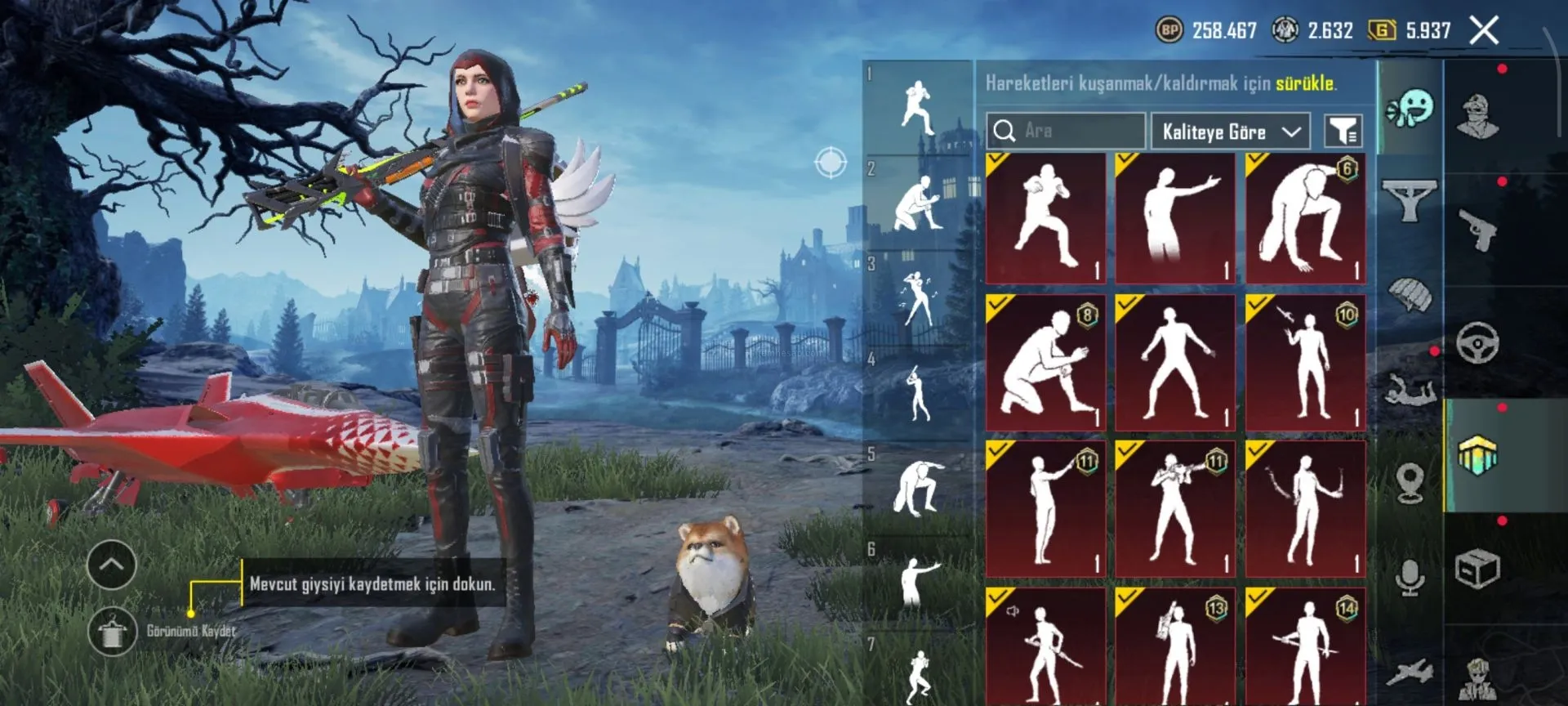The image size is (1568, 706).
Task: Open the location pin category tab
Action: [1410, 482]
